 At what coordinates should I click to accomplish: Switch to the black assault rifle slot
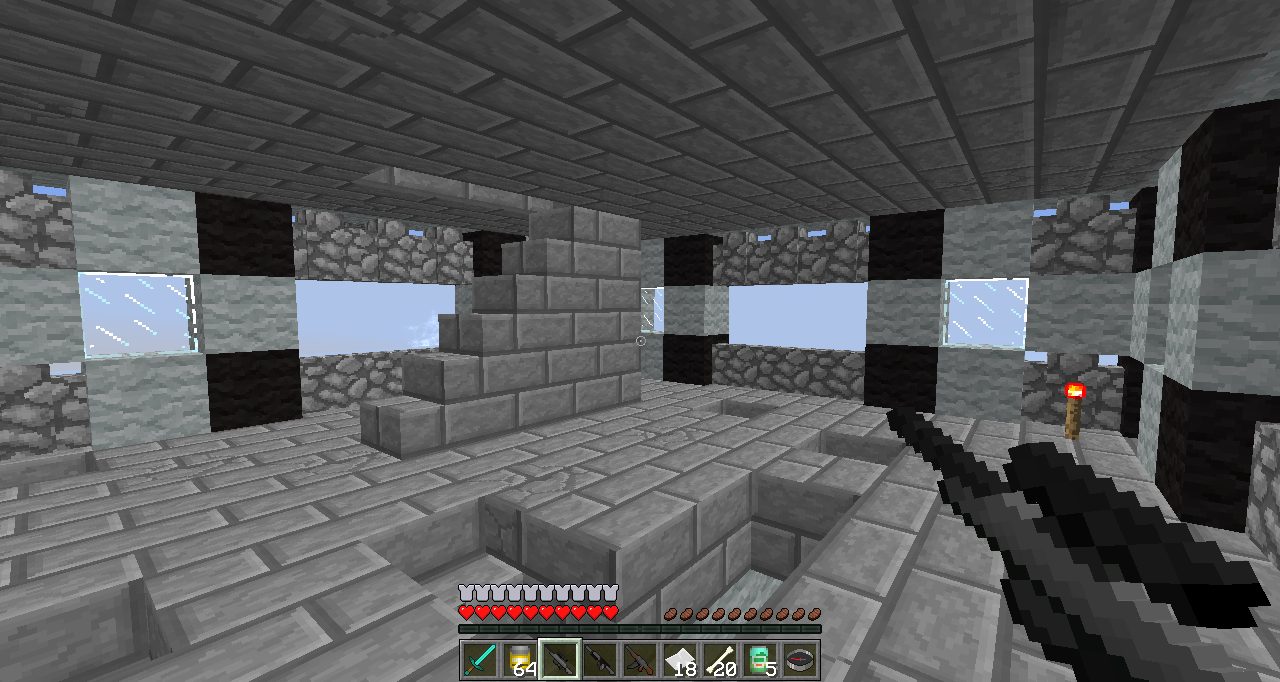click(600, 660)
